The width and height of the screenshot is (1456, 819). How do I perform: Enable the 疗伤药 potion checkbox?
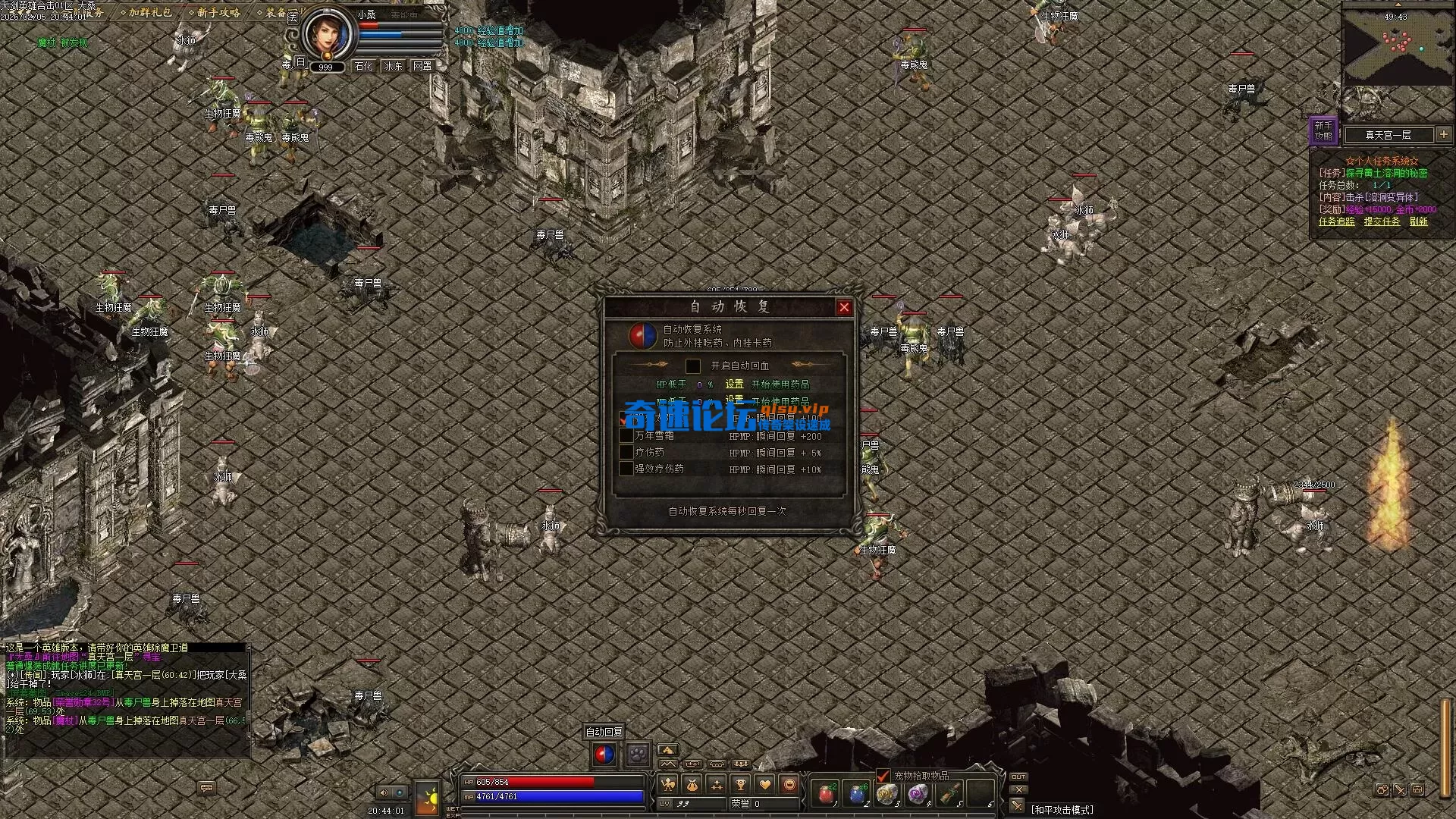click(626, 452)
